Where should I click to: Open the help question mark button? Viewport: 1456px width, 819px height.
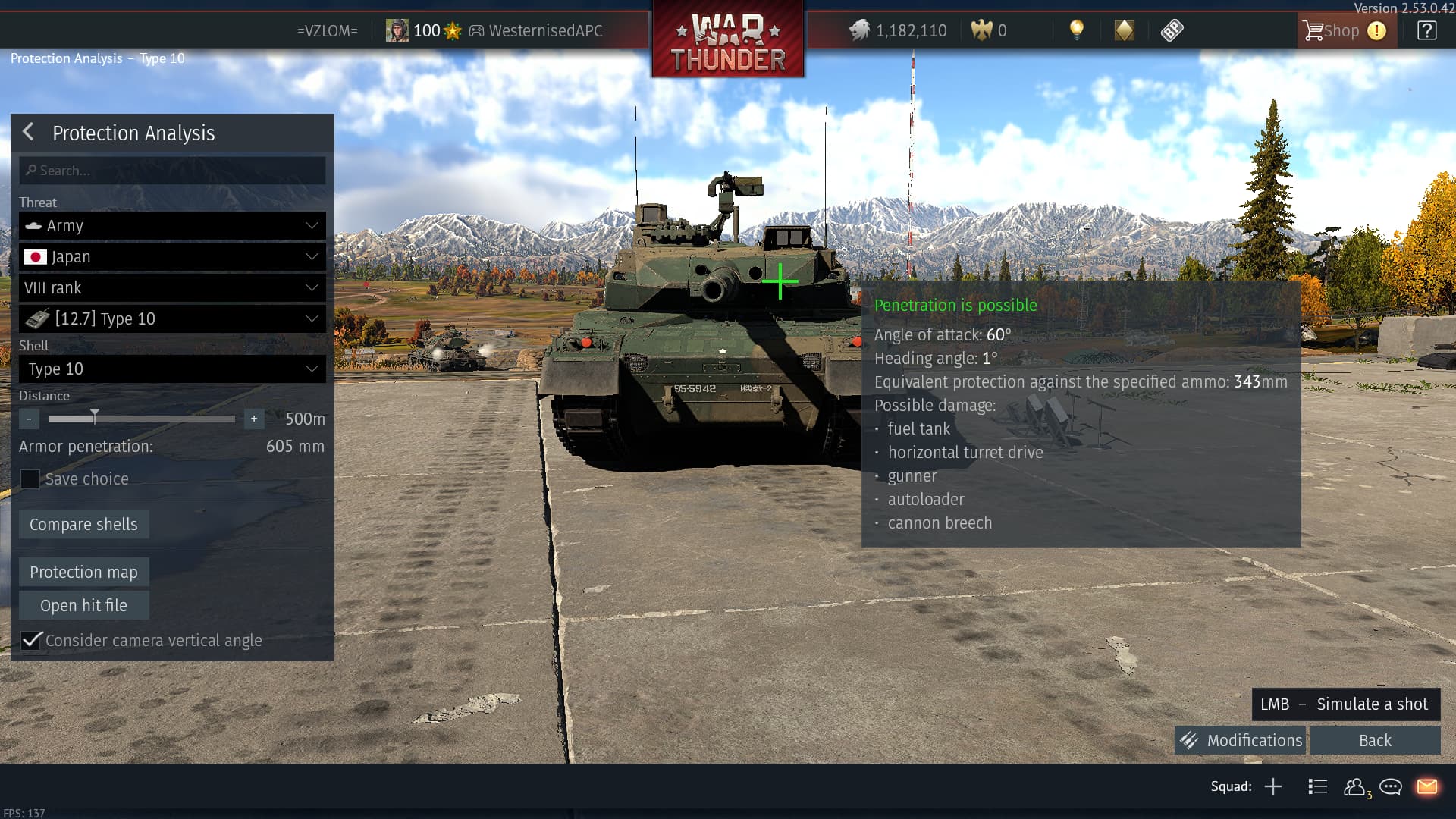(x=1426, y=31)
